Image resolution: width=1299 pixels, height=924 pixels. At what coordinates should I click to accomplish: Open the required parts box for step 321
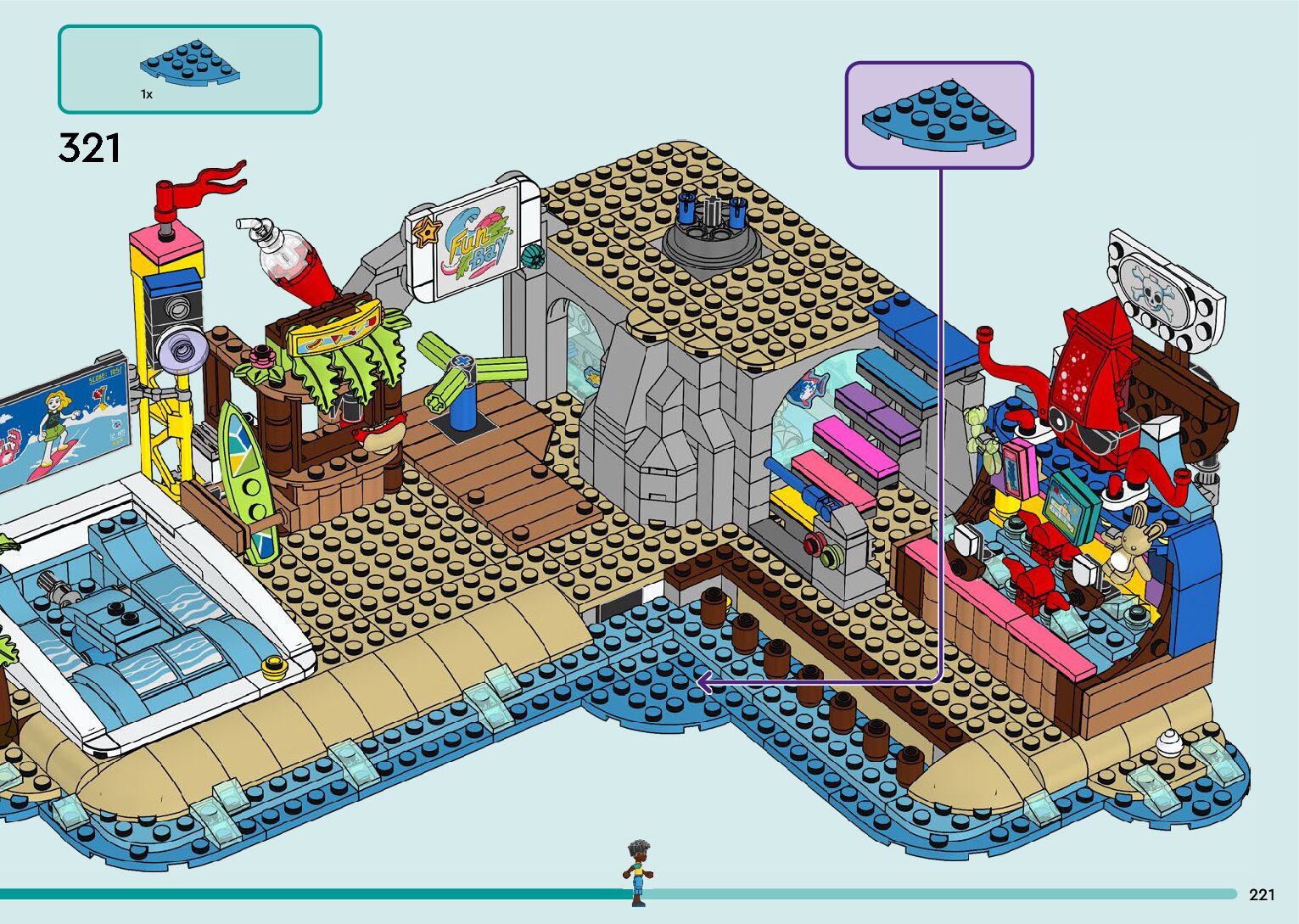coord(189,70)
